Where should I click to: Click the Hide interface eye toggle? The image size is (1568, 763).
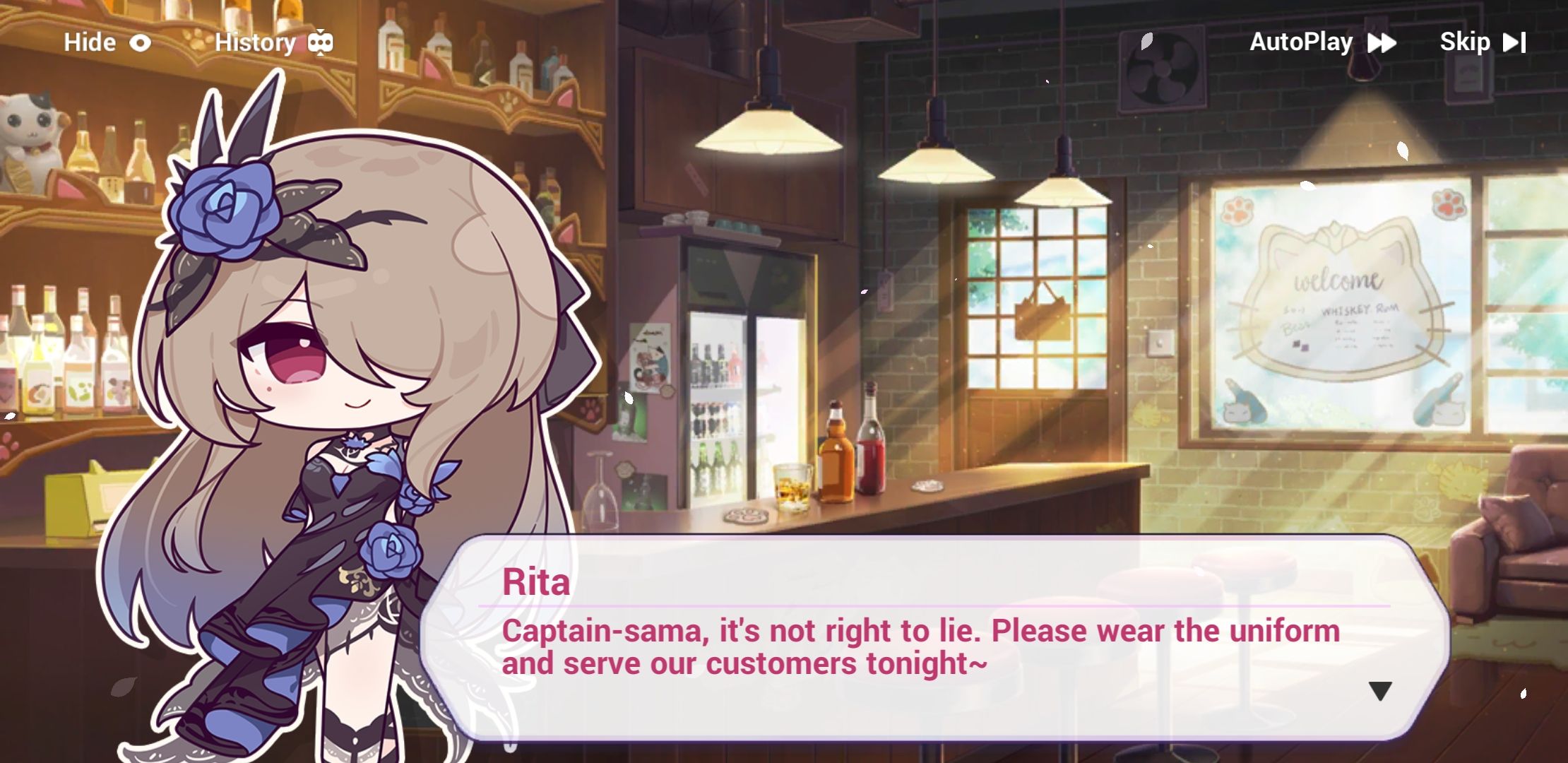point(141,42)
